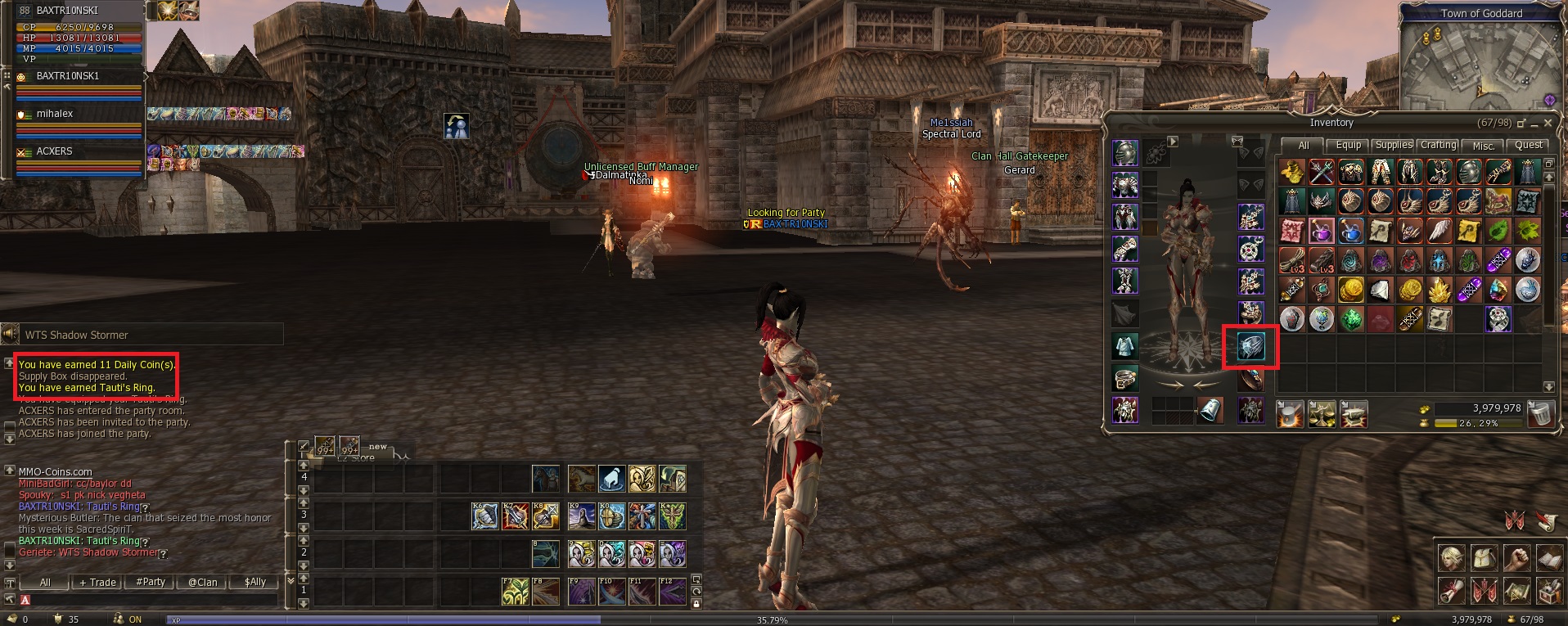Switch to the Equip inventory tab

(x=1348, y=145)
